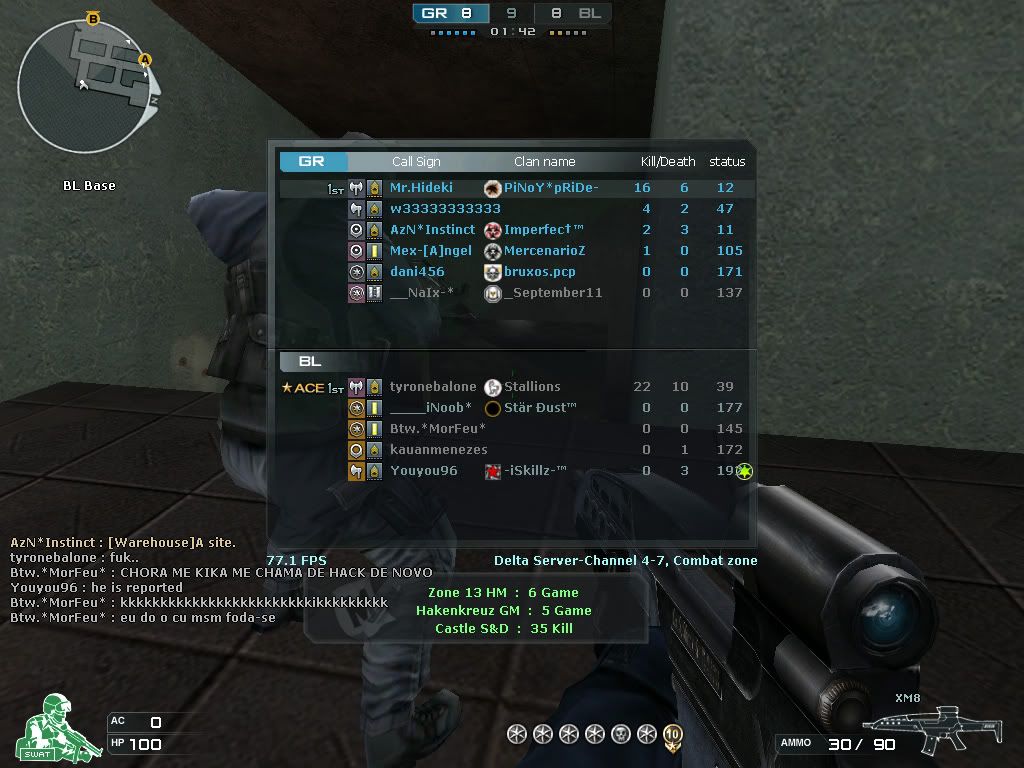Click the circular minimap

pos(89,88)
